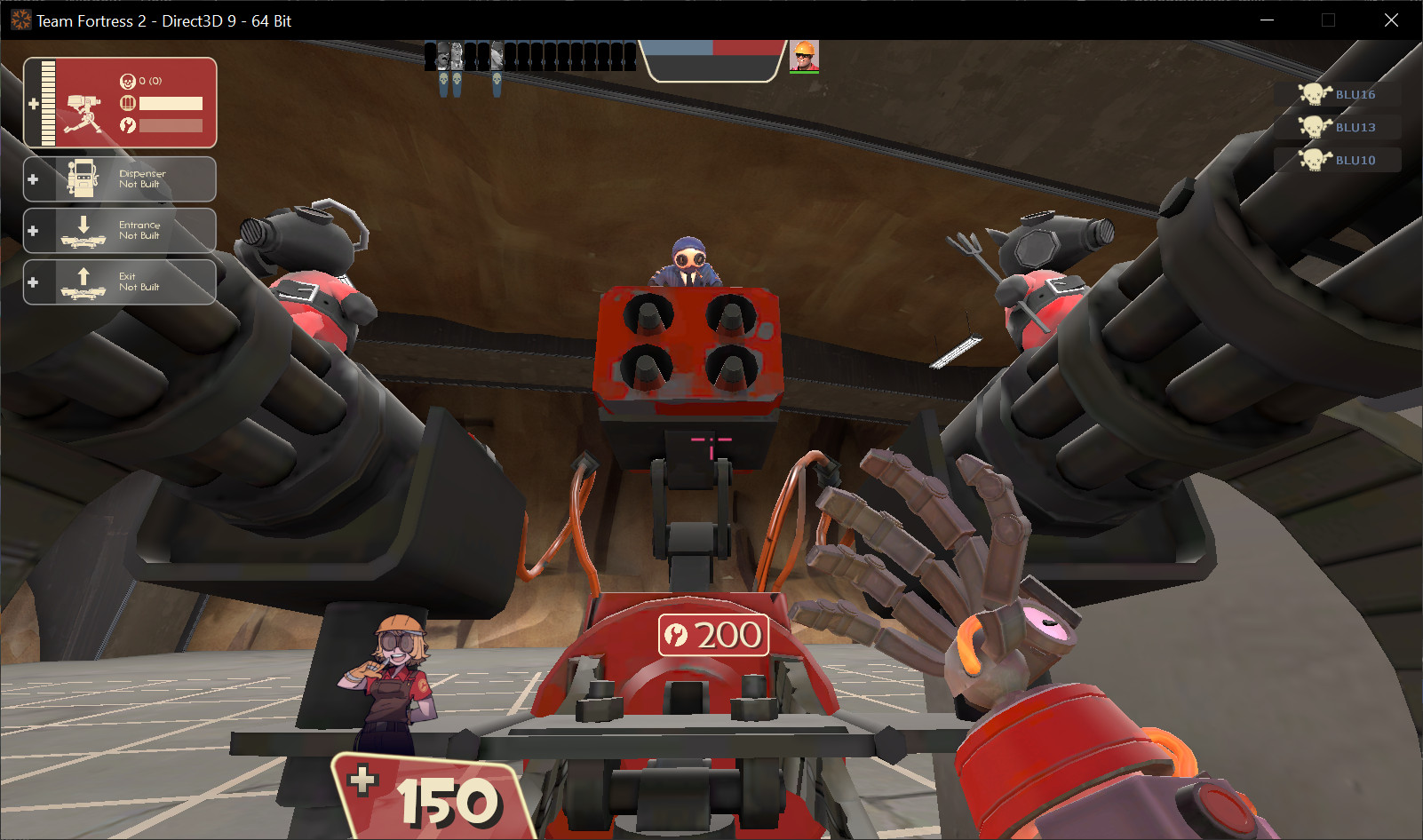Select the dispenser icon in Dispenser panel

click(83, 178)
